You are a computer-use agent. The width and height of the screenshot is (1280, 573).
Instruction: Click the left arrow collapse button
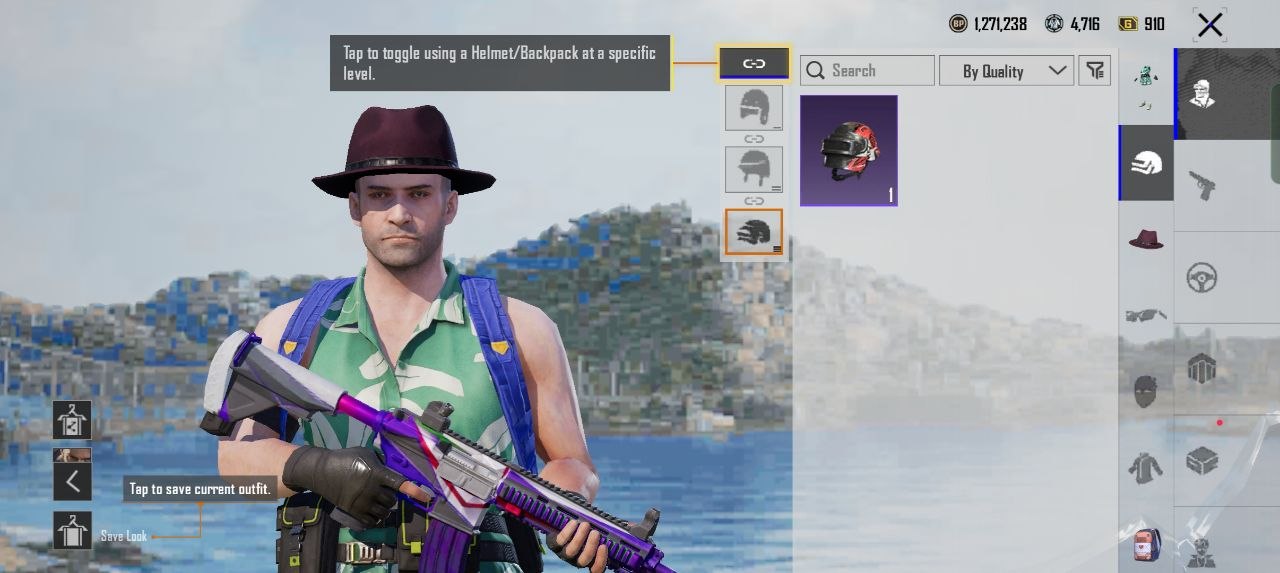(72, 482)
